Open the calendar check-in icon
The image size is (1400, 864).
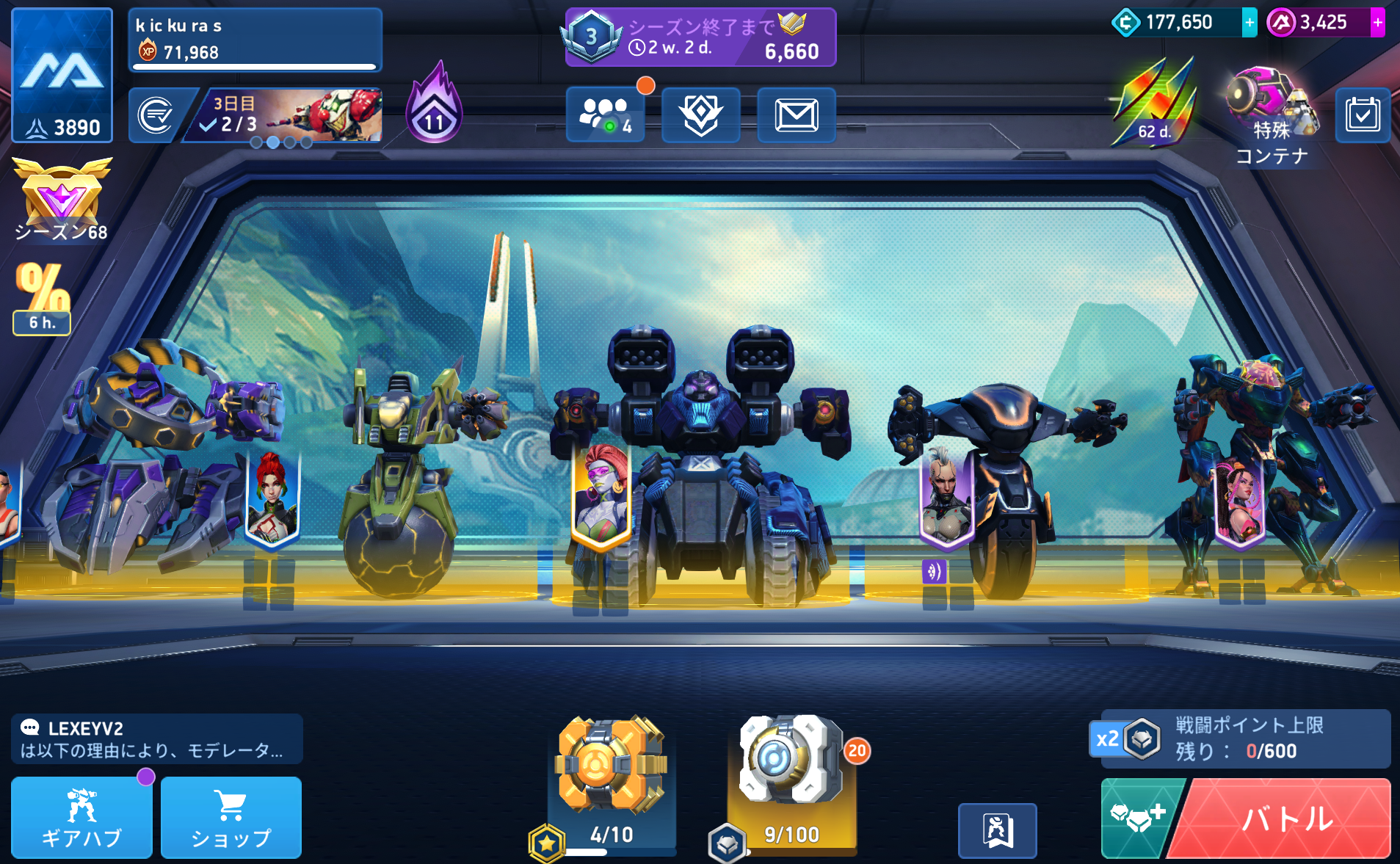(x=1363, y=115)
